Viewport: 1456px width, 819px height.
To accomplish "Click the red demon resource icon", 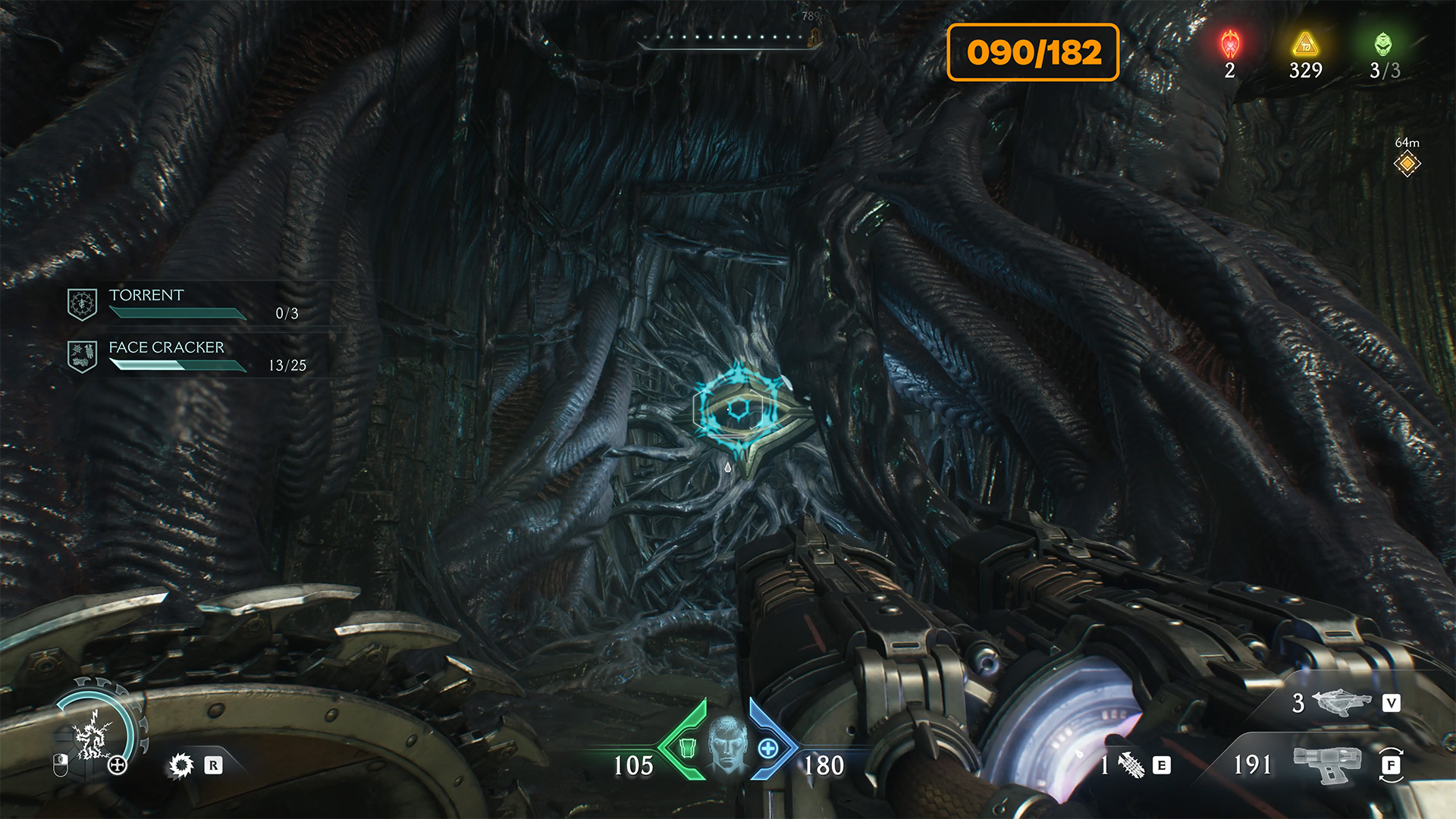I will [x=1230, y=45].
